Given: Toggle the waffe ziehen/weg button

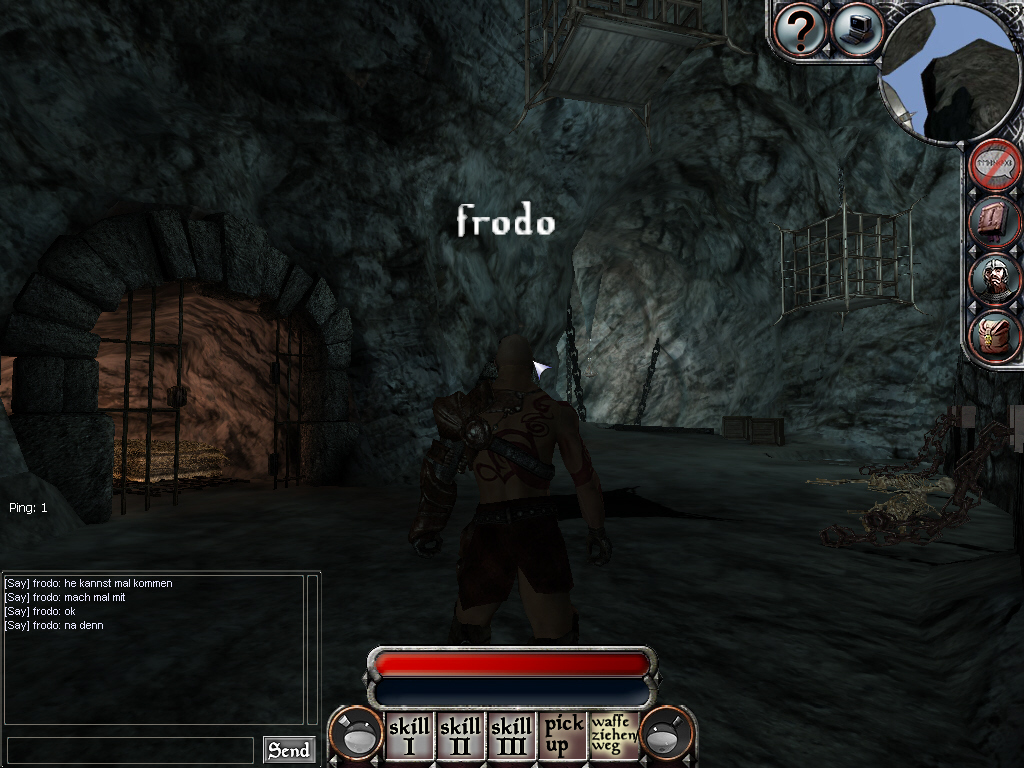Looking at the screenshot, I should pyautogui.click(x=613, y=737).
